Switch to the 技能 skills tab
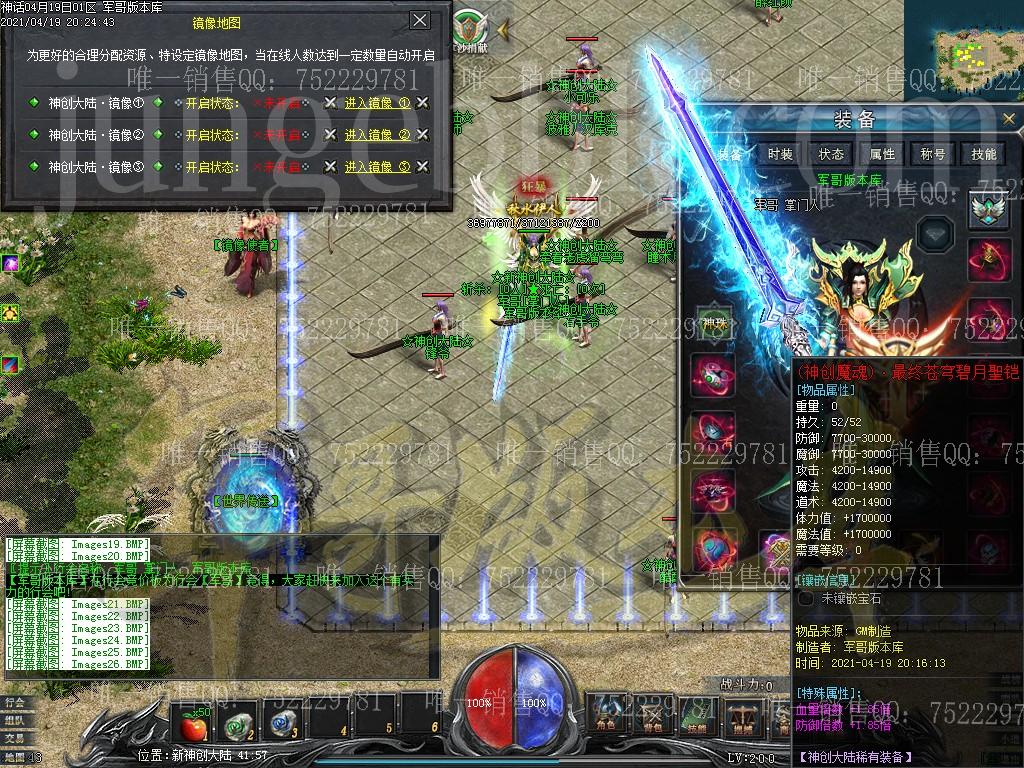Viewport: 1024px width, 768px height. click(x=984, y=154)
